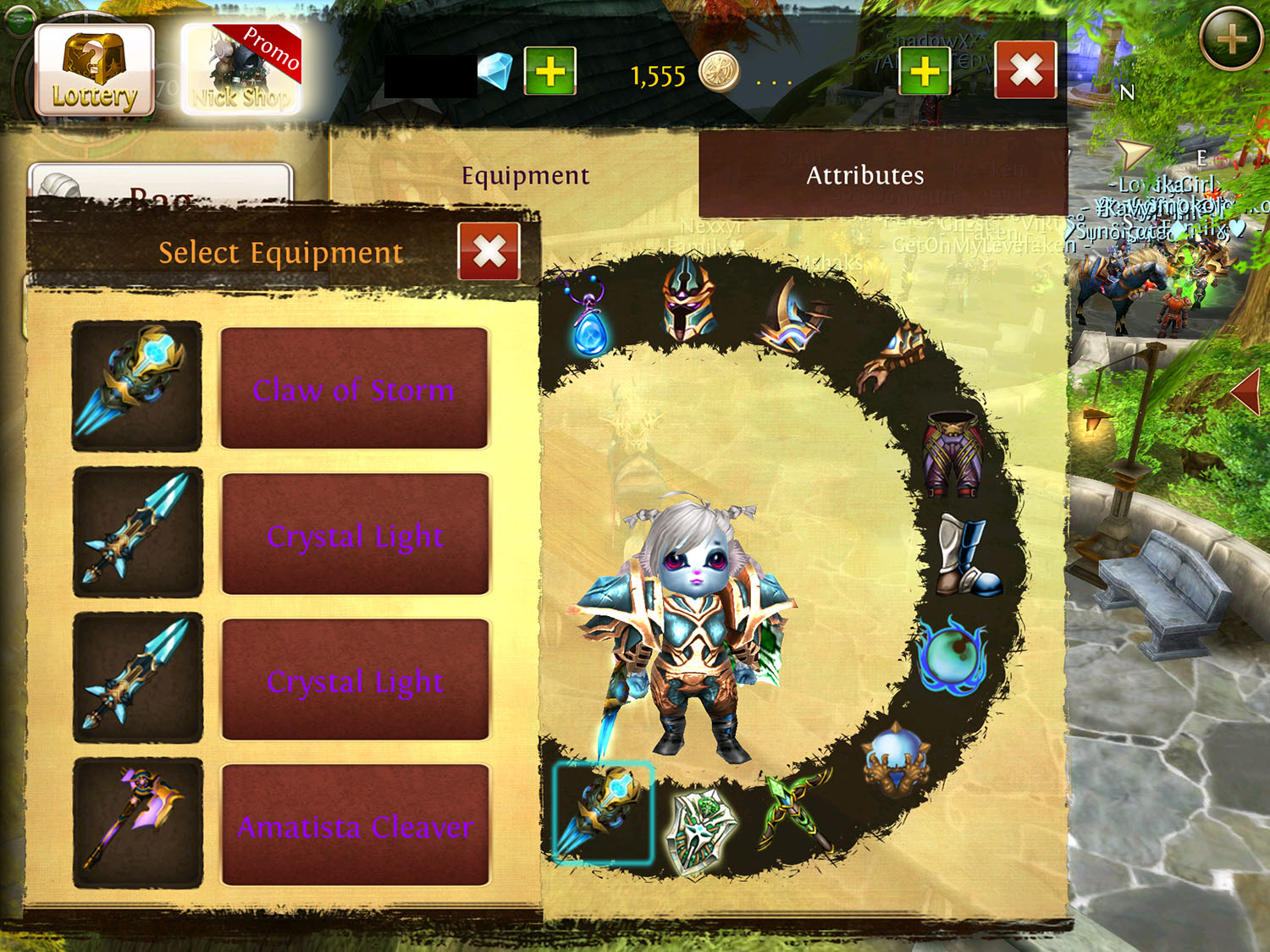Select the helmet equipment slot
This screenshot has height=952, width=1270.
(687, 299)
